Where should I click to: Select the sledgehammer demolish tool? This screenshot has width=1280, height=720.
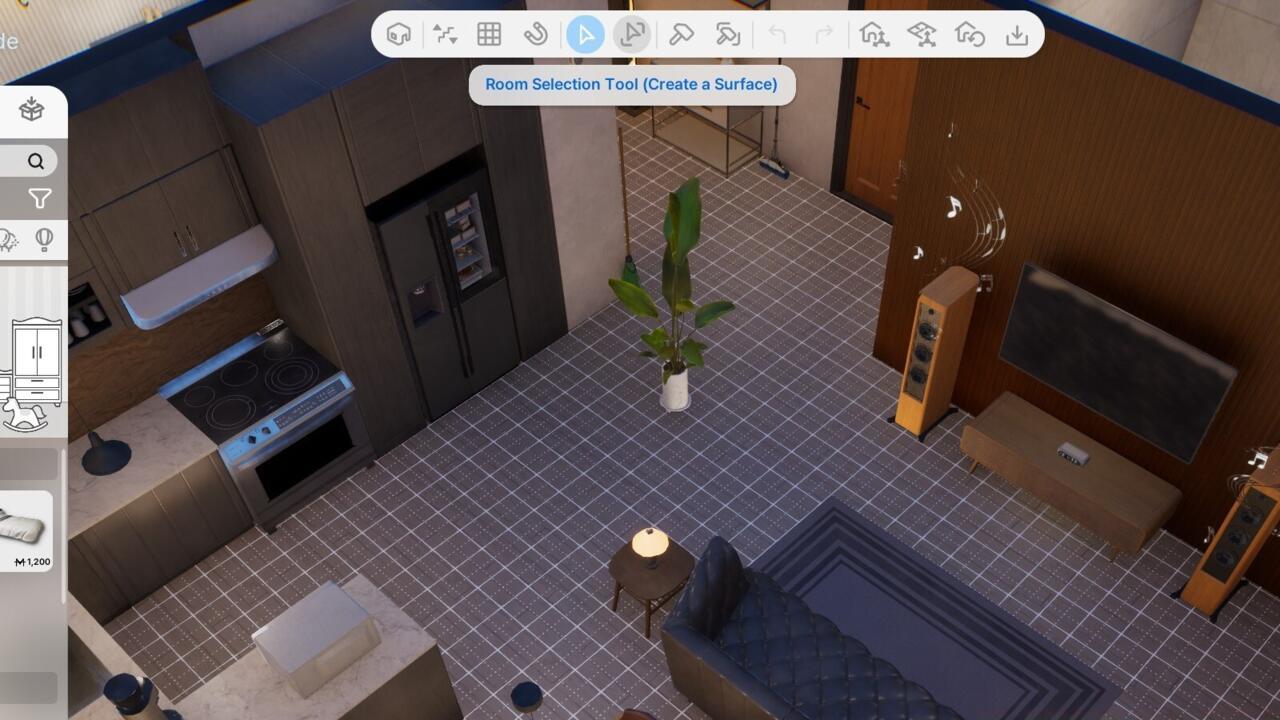(727, 35)
